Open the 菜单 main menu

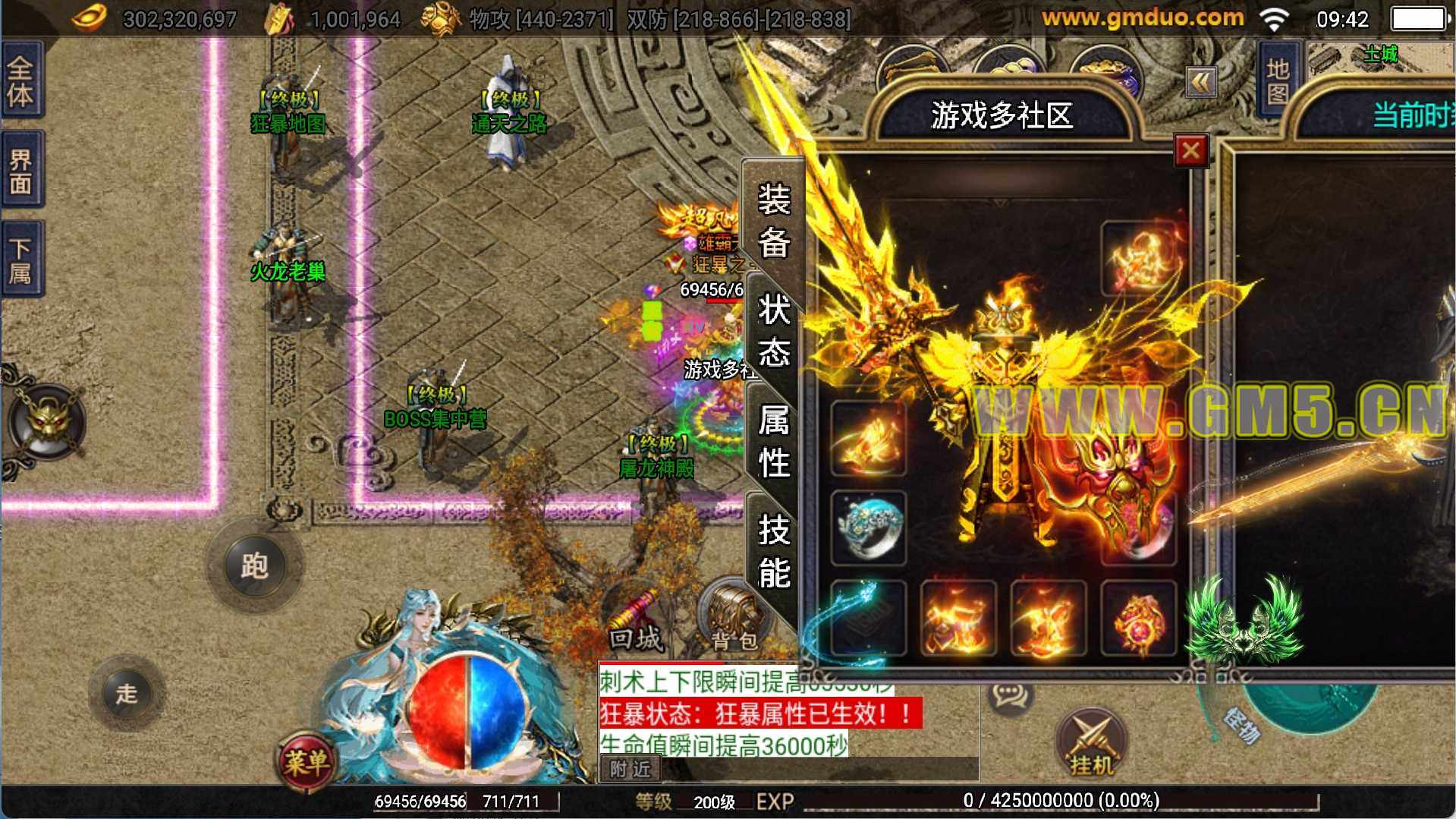coord(306,762)
